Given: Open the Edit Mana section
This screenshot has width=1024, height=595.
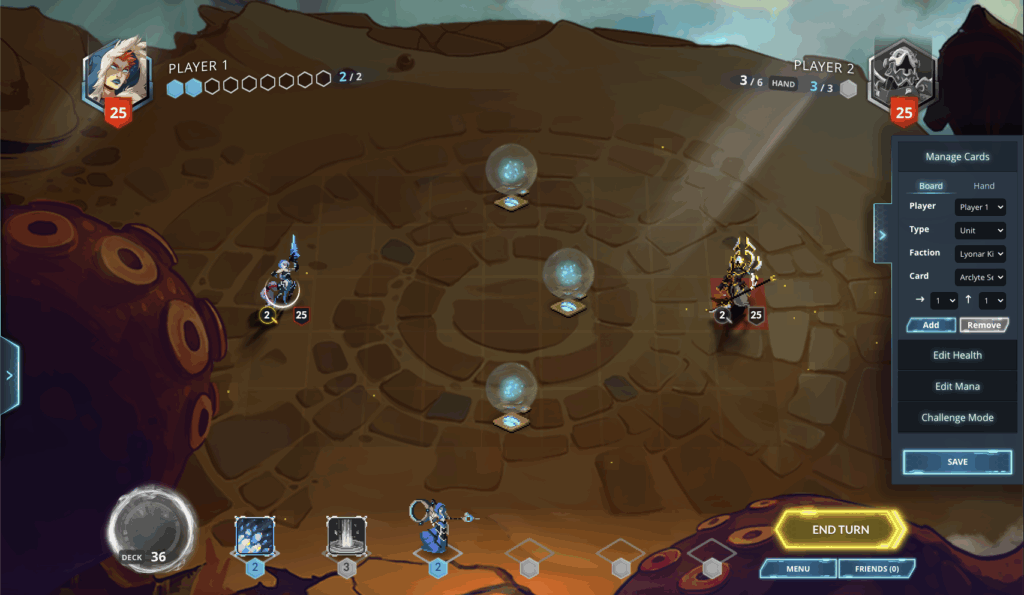Looking at the screenshot, I should pyautogui.click(x=957, y=386).
